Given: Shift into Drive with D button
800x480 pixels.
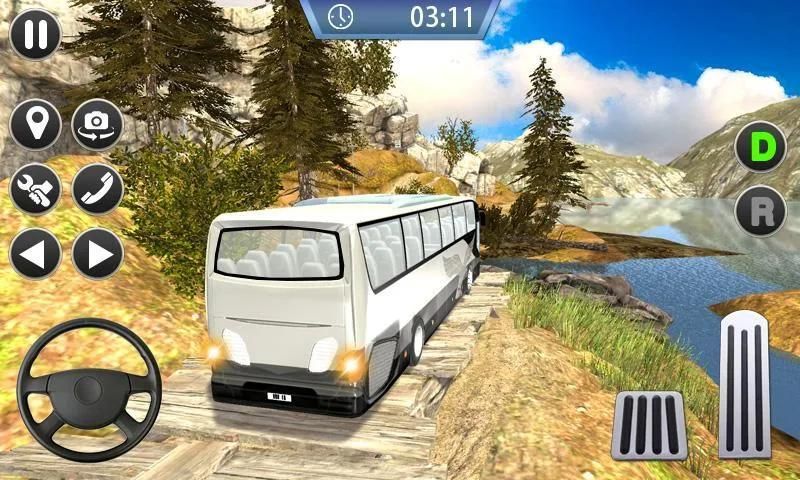Looking at the screenshot, I should [760, 147].
